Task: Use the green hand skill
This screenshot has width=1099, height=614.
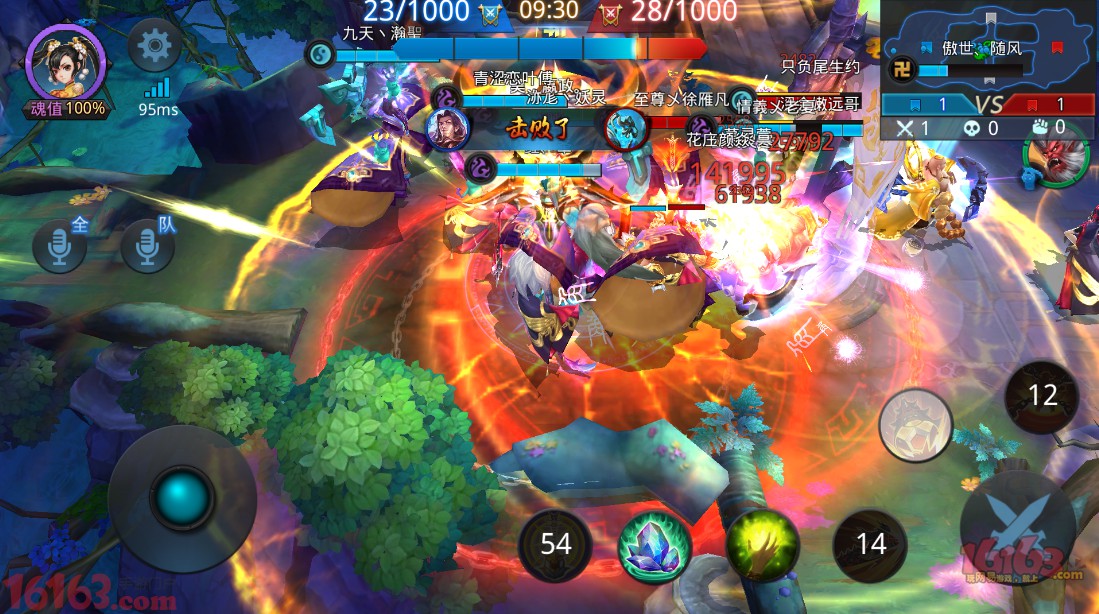Action: [762, 545]
